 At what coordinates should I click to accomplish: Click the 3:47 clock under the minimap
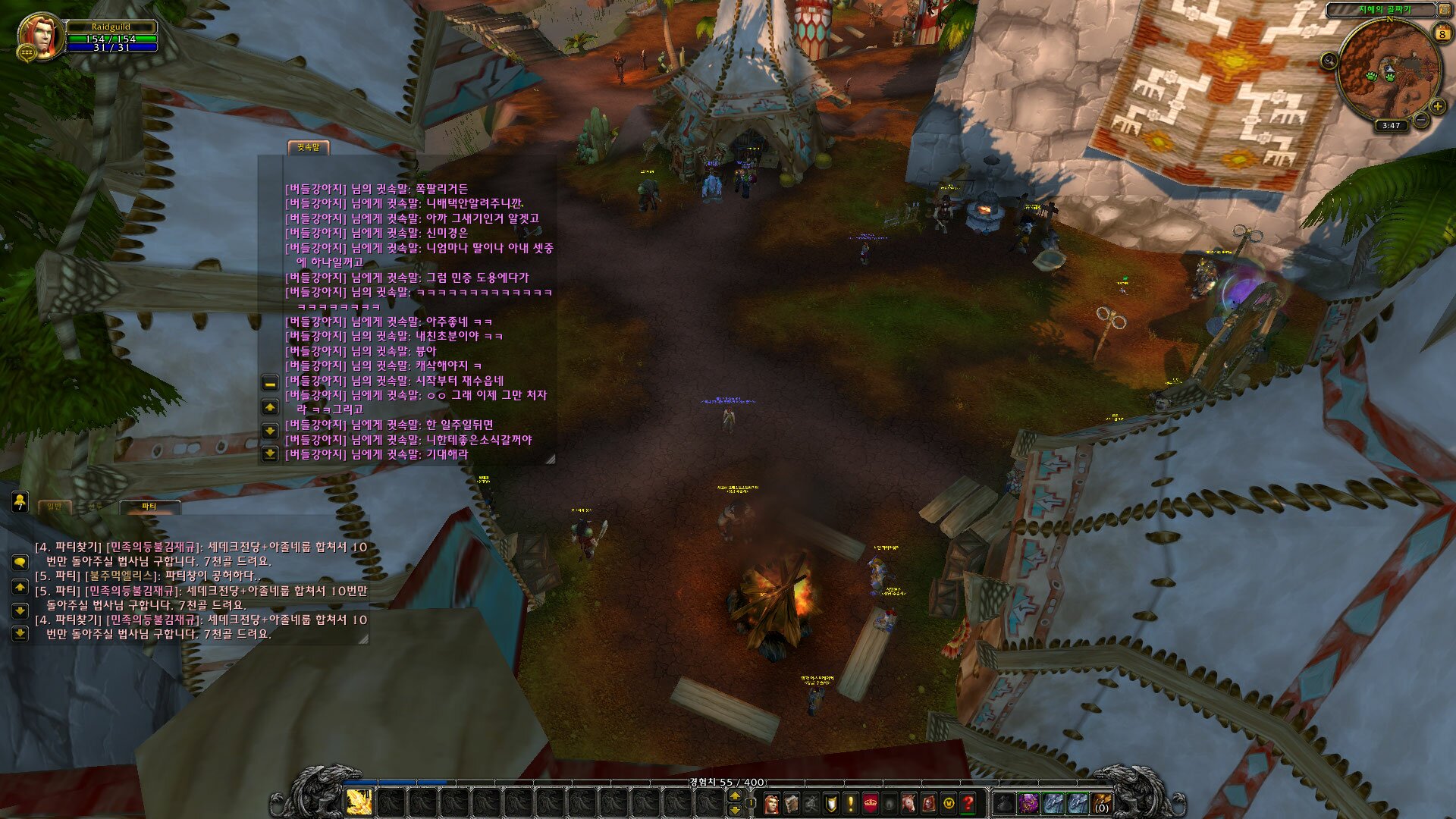click(1391, 126)
